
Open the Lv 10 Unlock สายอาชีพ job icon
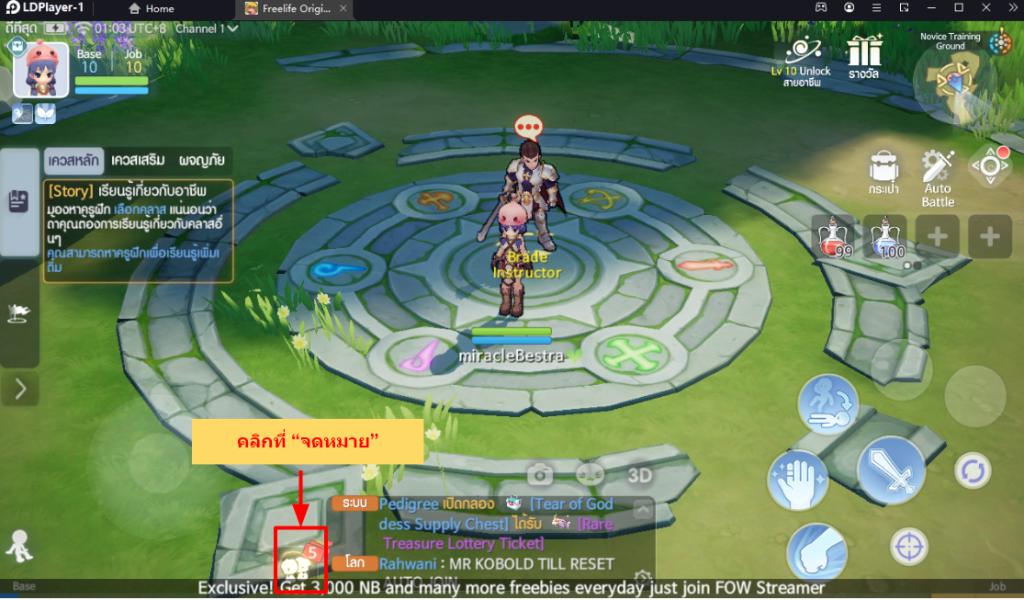click(x=801, y=60)
